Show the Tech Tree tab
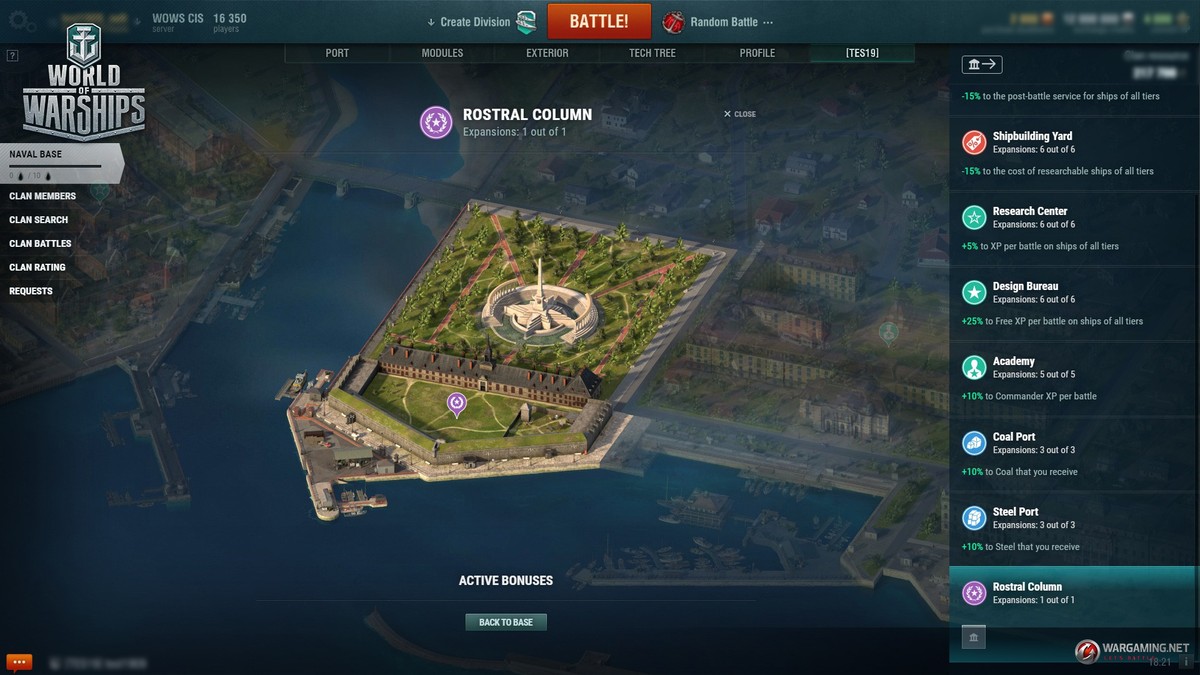 pyautogui.click(x=652, y=53)
